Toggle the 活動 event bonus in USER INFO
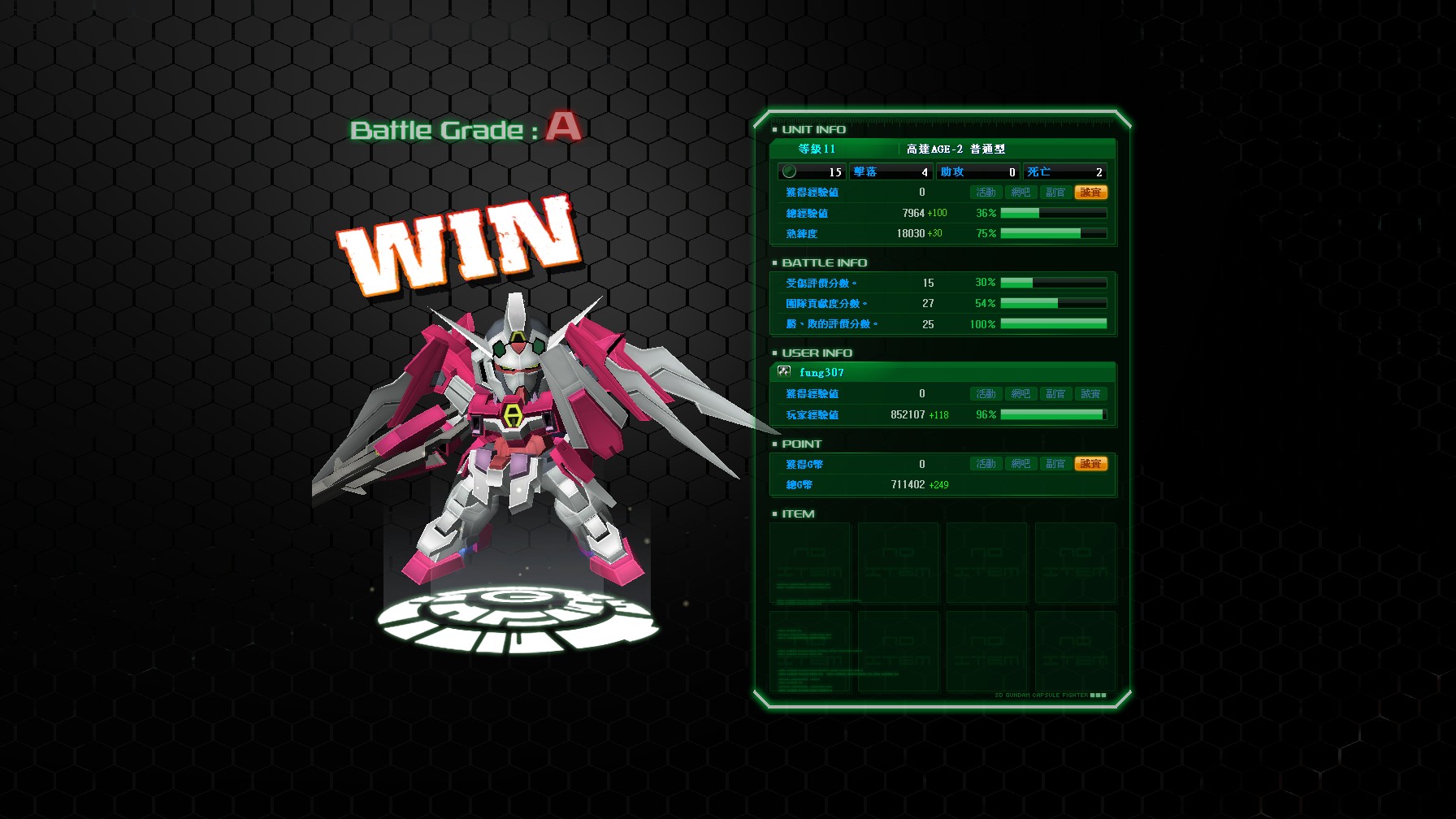This screenshot has width=1456, height=819. [985, 393]
